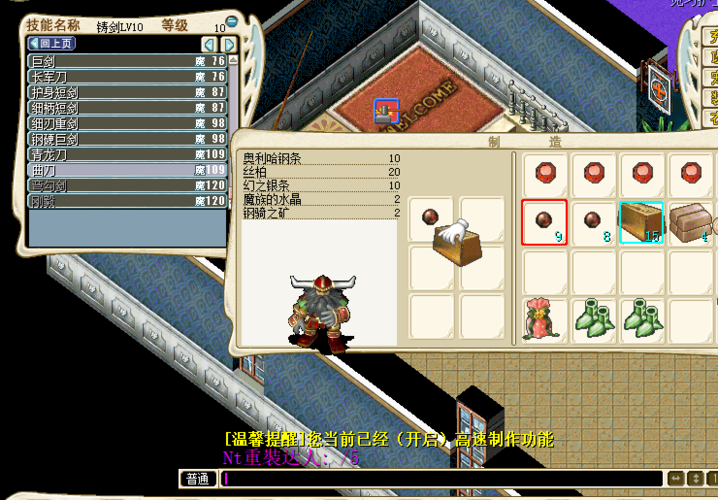The height and width of the screenshot is (500, 718).
Task: Select the pink gift pouch item
Action: tap(544, 319)
